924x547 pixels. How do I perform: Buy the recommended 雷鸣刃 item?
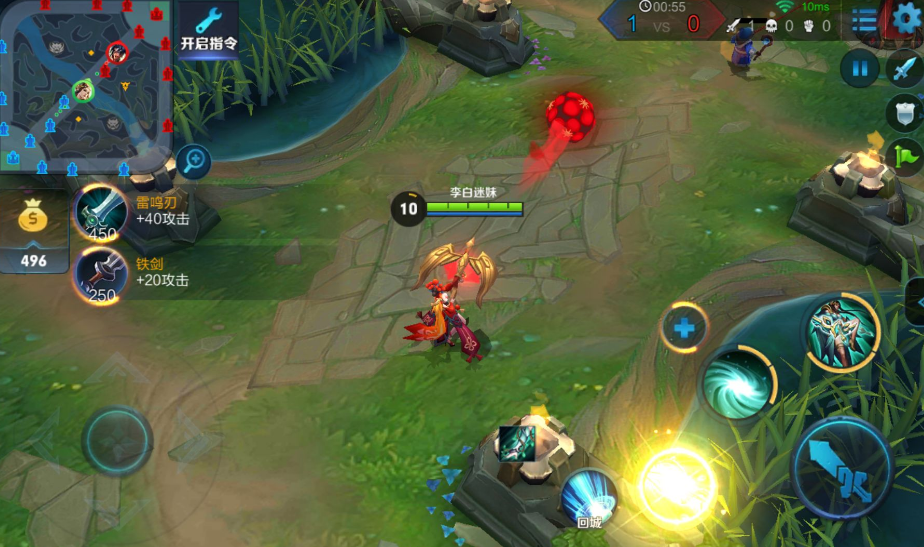tap(102, 211)
